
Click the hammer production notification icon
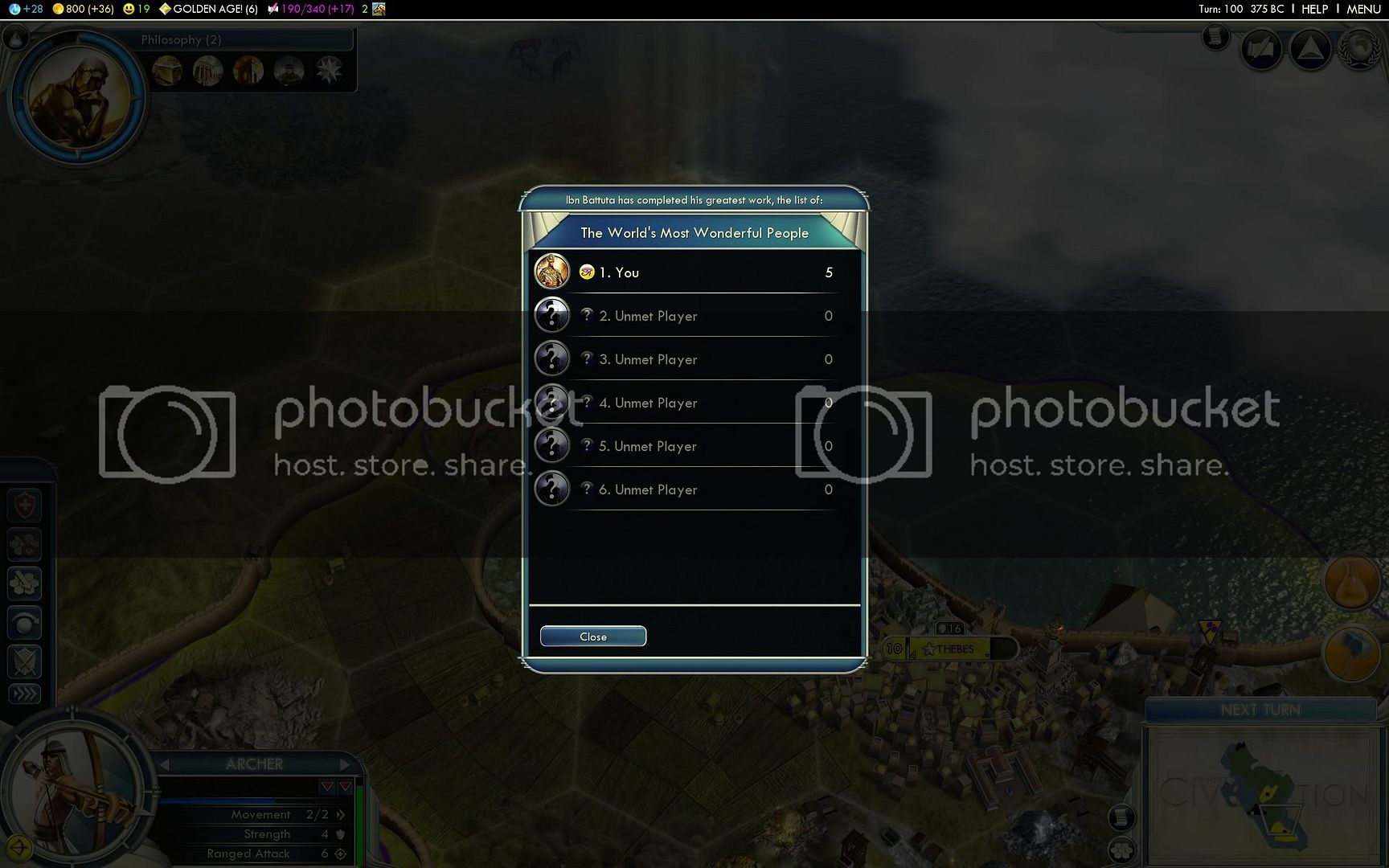[x=1352, y=651]
